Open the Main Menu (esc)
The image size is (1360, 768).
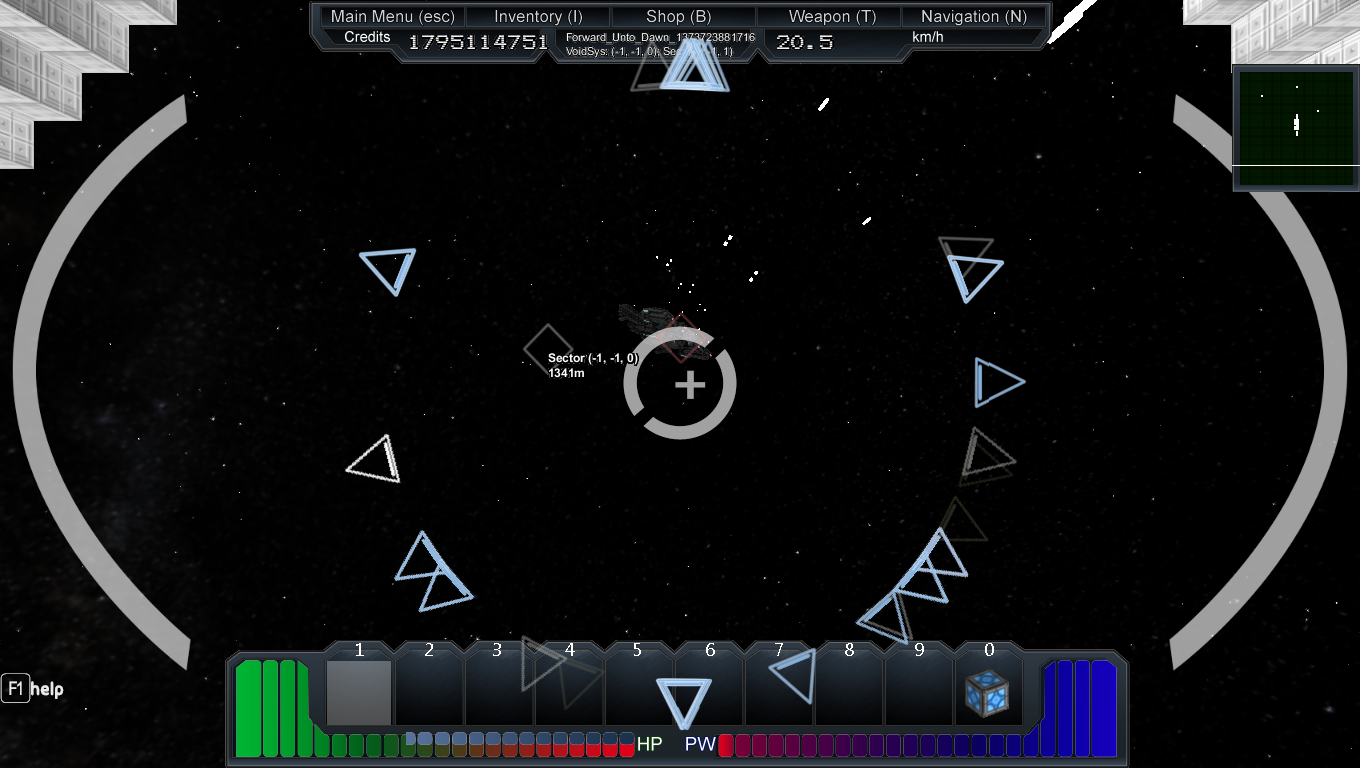click(x=391, y=16)
